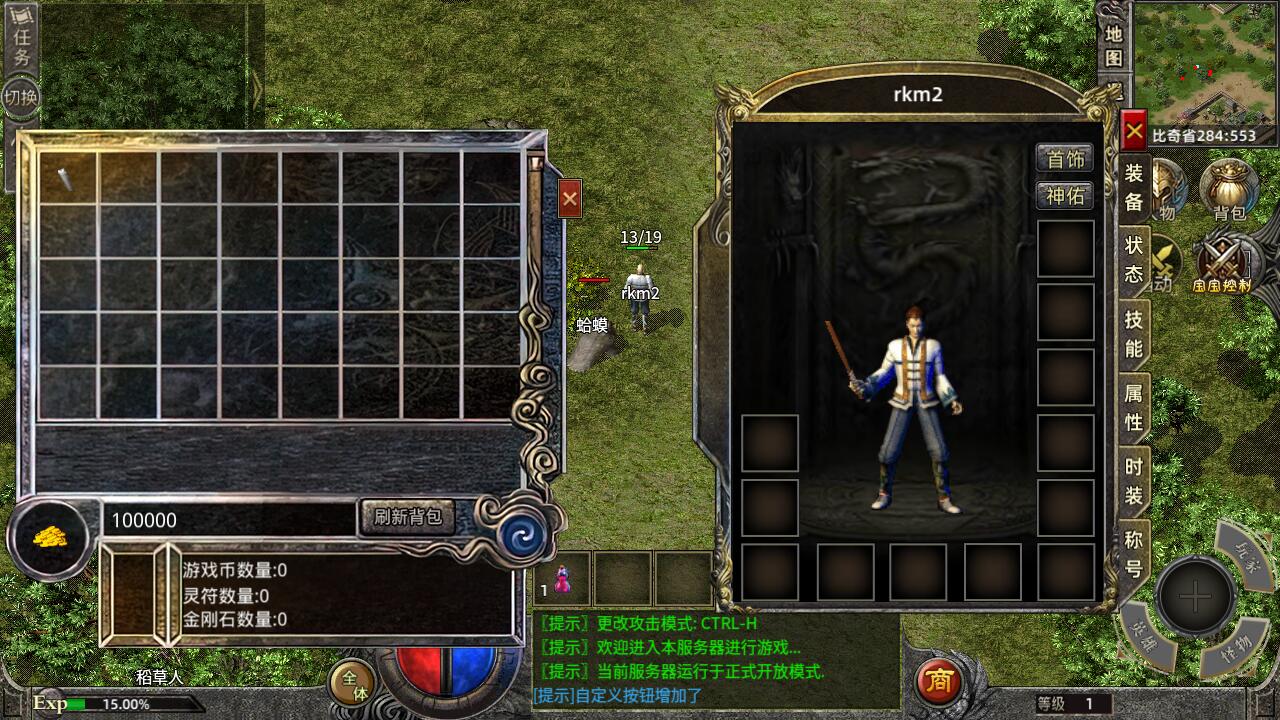Open the minimap
The height and width of the screenshot is (720, 1280).
click(1205, 62)
